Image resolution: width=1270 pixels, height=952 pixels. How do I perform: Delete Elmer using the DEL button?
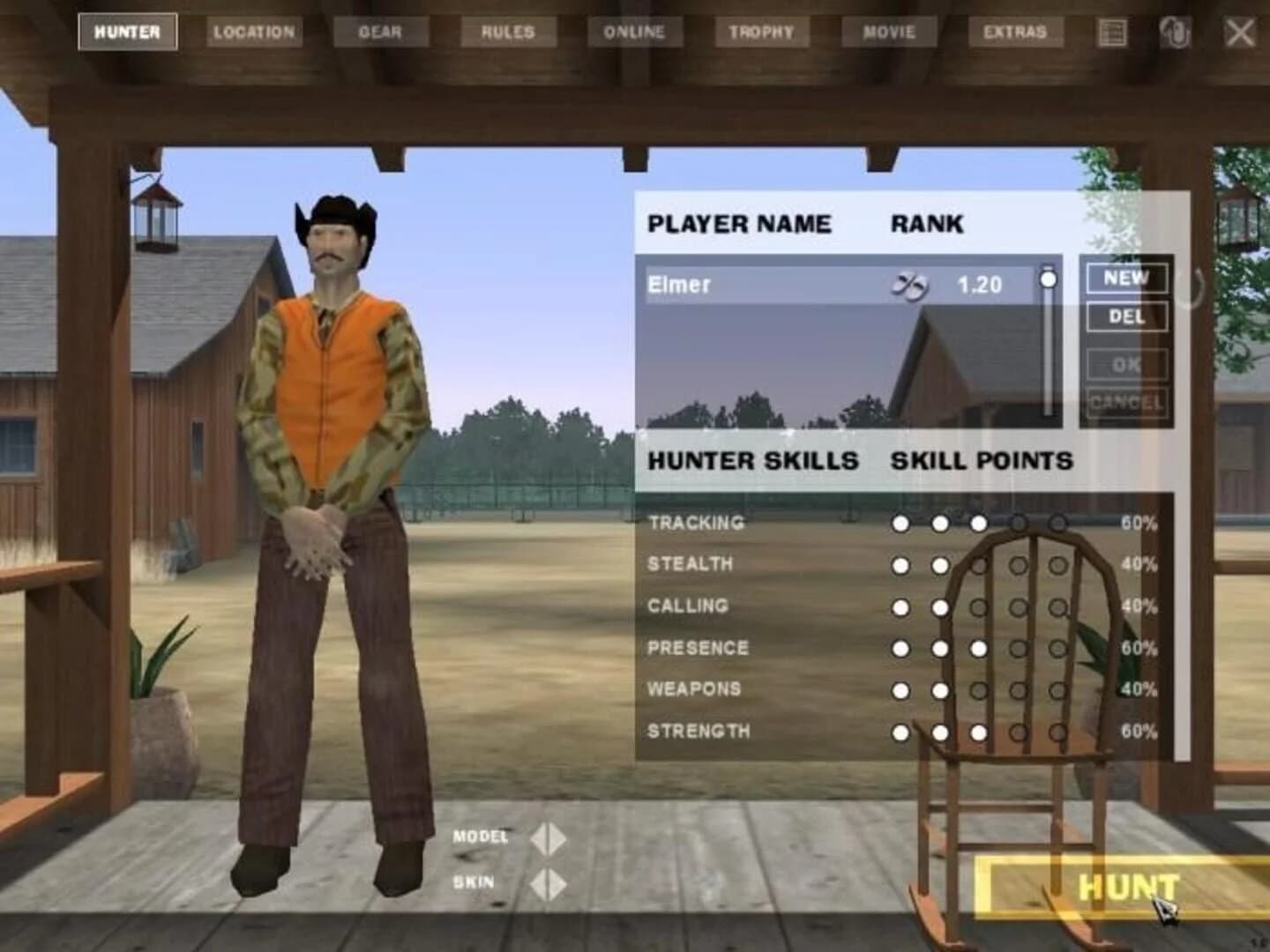1125,316
